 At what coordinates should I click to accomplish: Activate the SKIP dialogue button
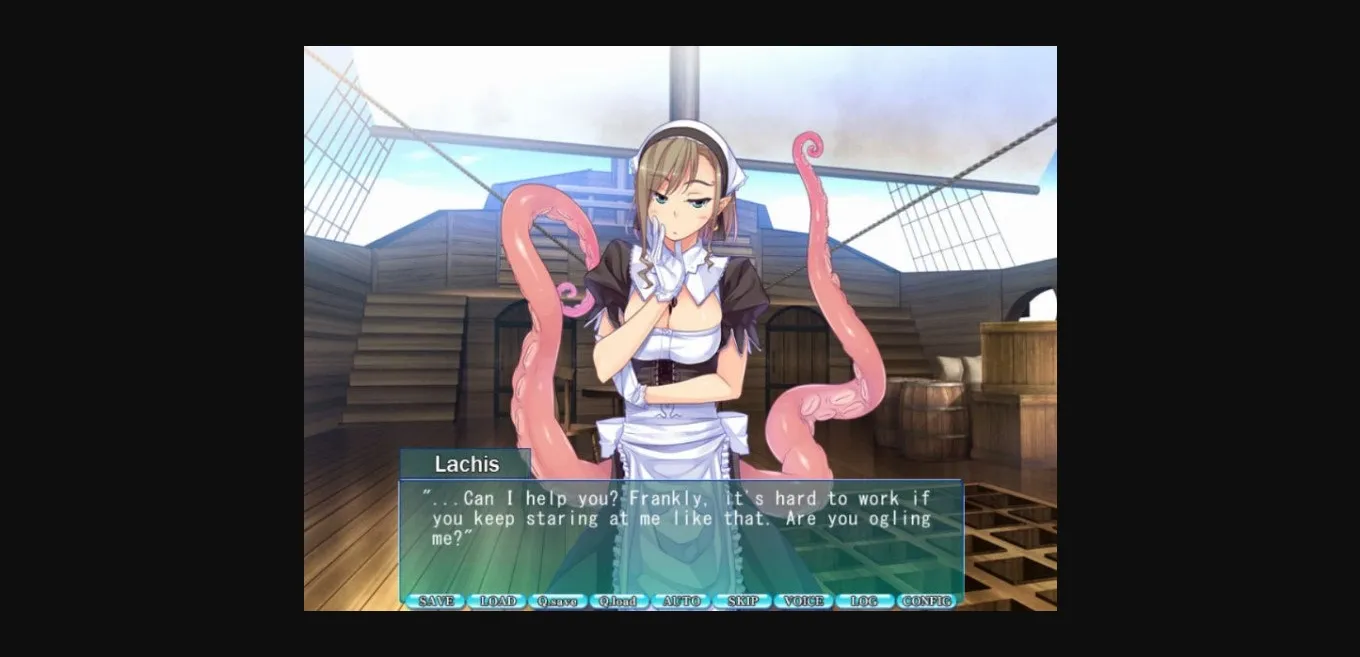click(742, 601)
